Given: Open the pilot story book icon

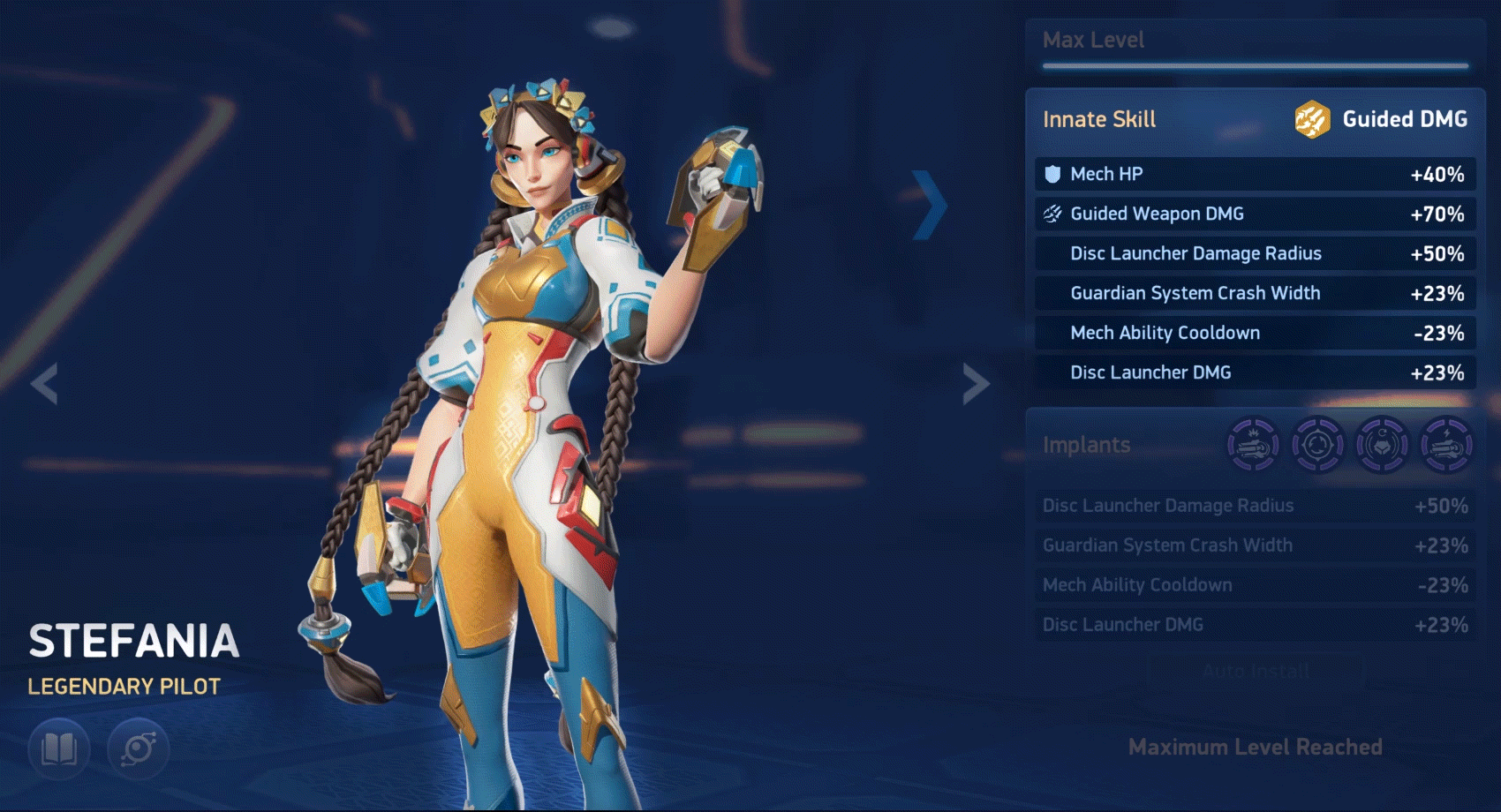Looking at the screenshot, I should [x=59, y=749].
